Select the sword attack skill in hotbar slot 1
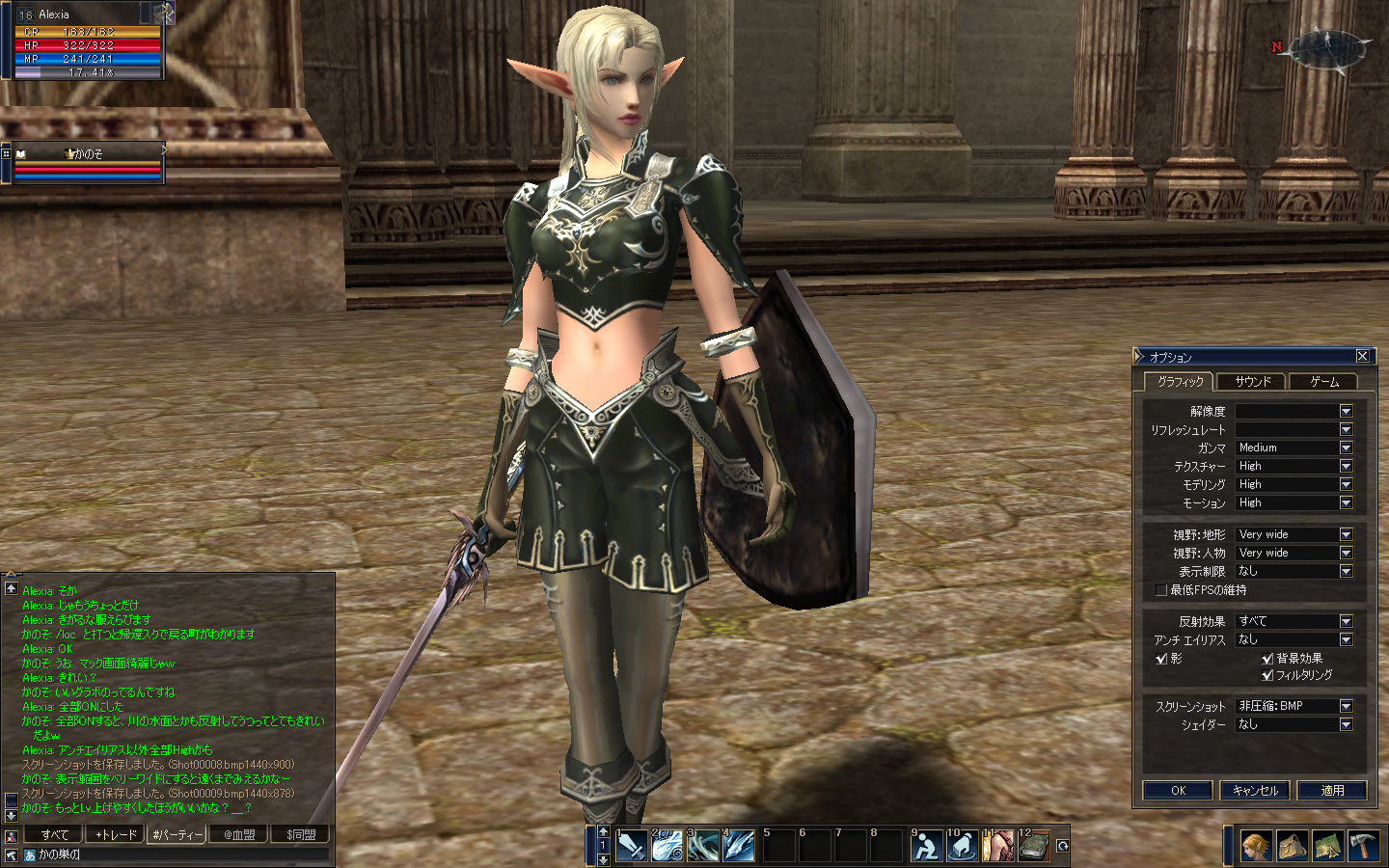Viewport: 1389px width, 868px height. pos(632,846)
